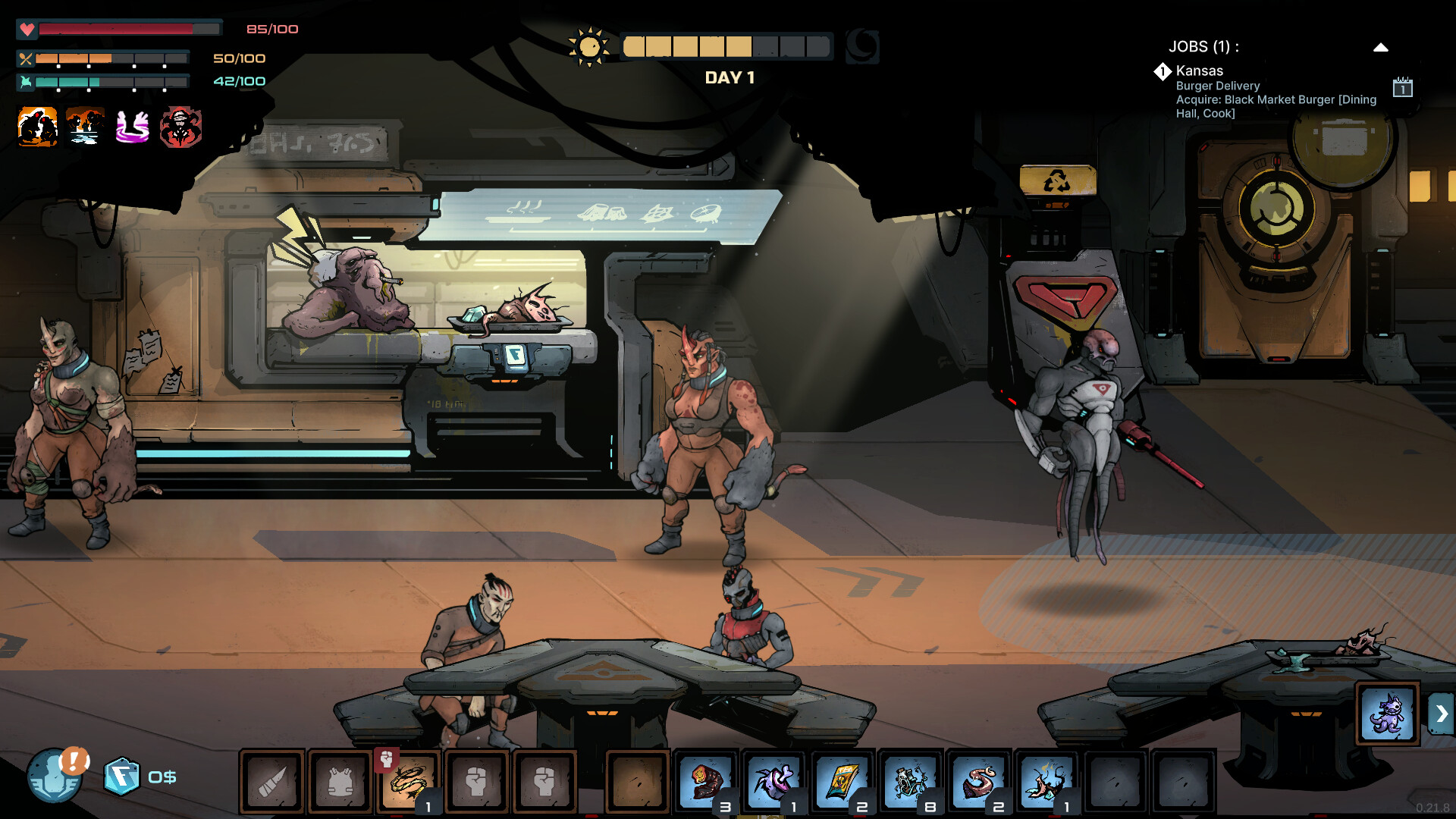Select the empty armor vest slot
1456x819 pixels.
tap(340, 782)
